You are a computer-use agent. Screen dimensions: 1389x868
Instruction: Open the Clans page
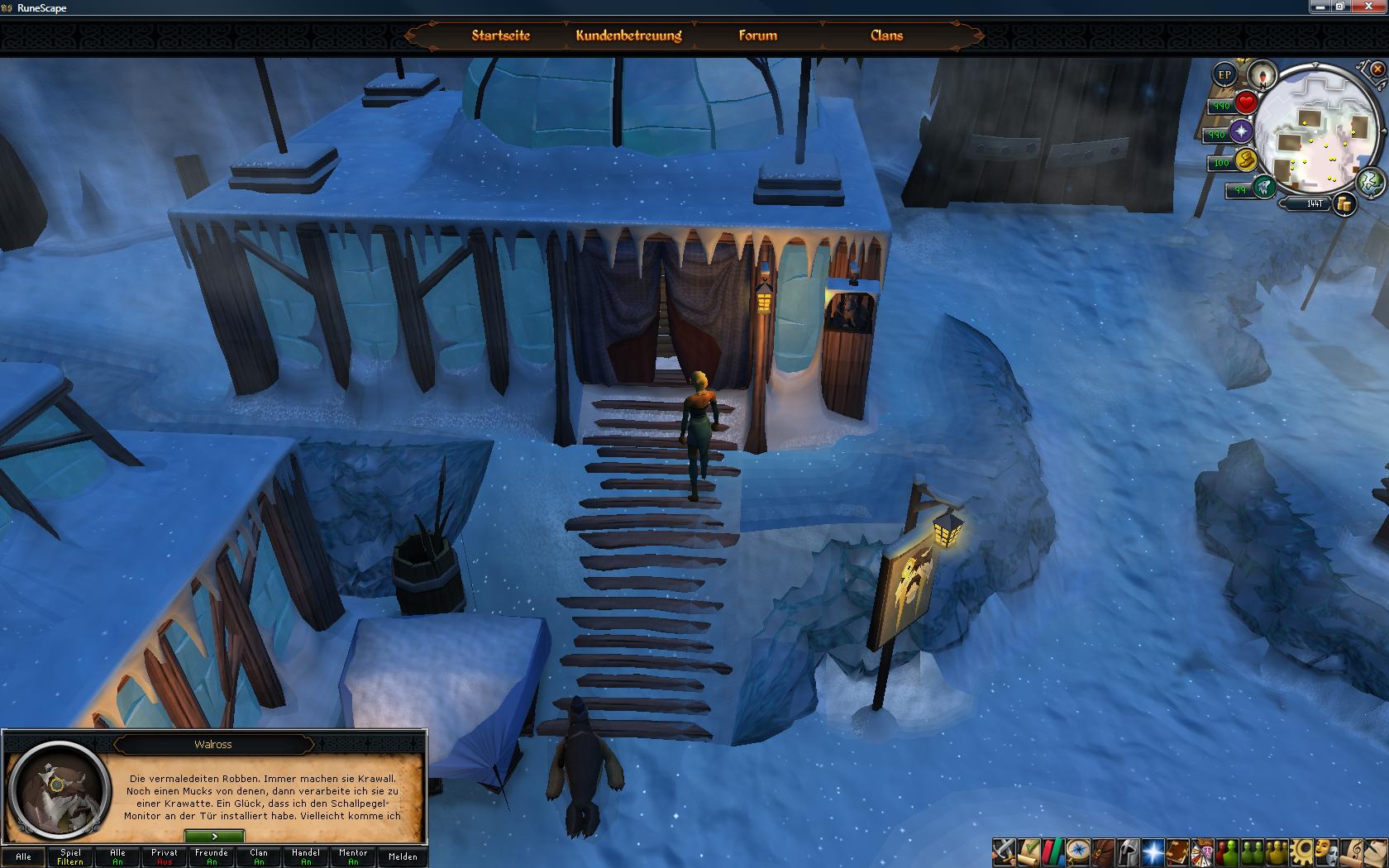[x=886, y=36]
